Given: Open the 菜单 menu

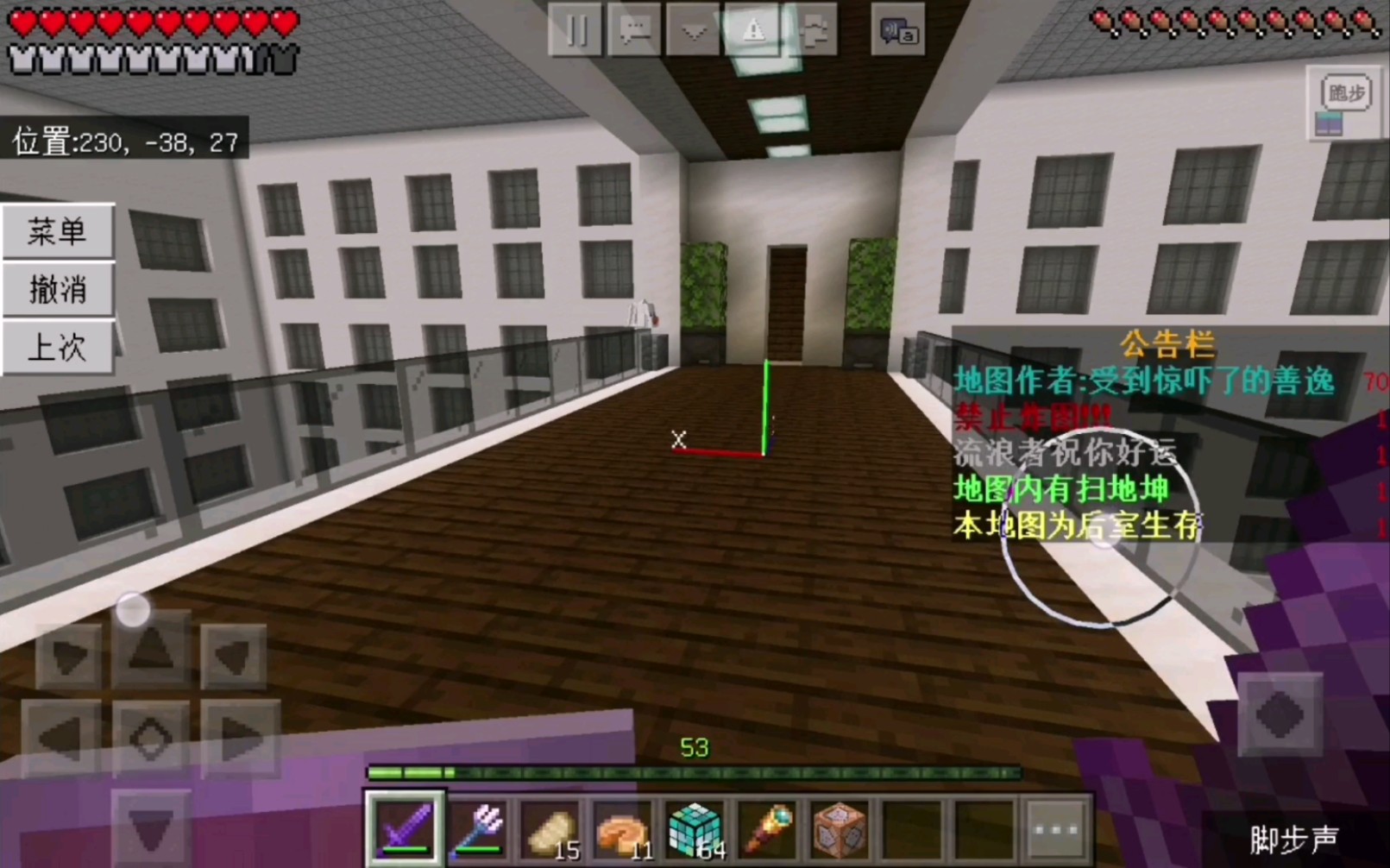Looking at the screenshot, I should (57, 231).
